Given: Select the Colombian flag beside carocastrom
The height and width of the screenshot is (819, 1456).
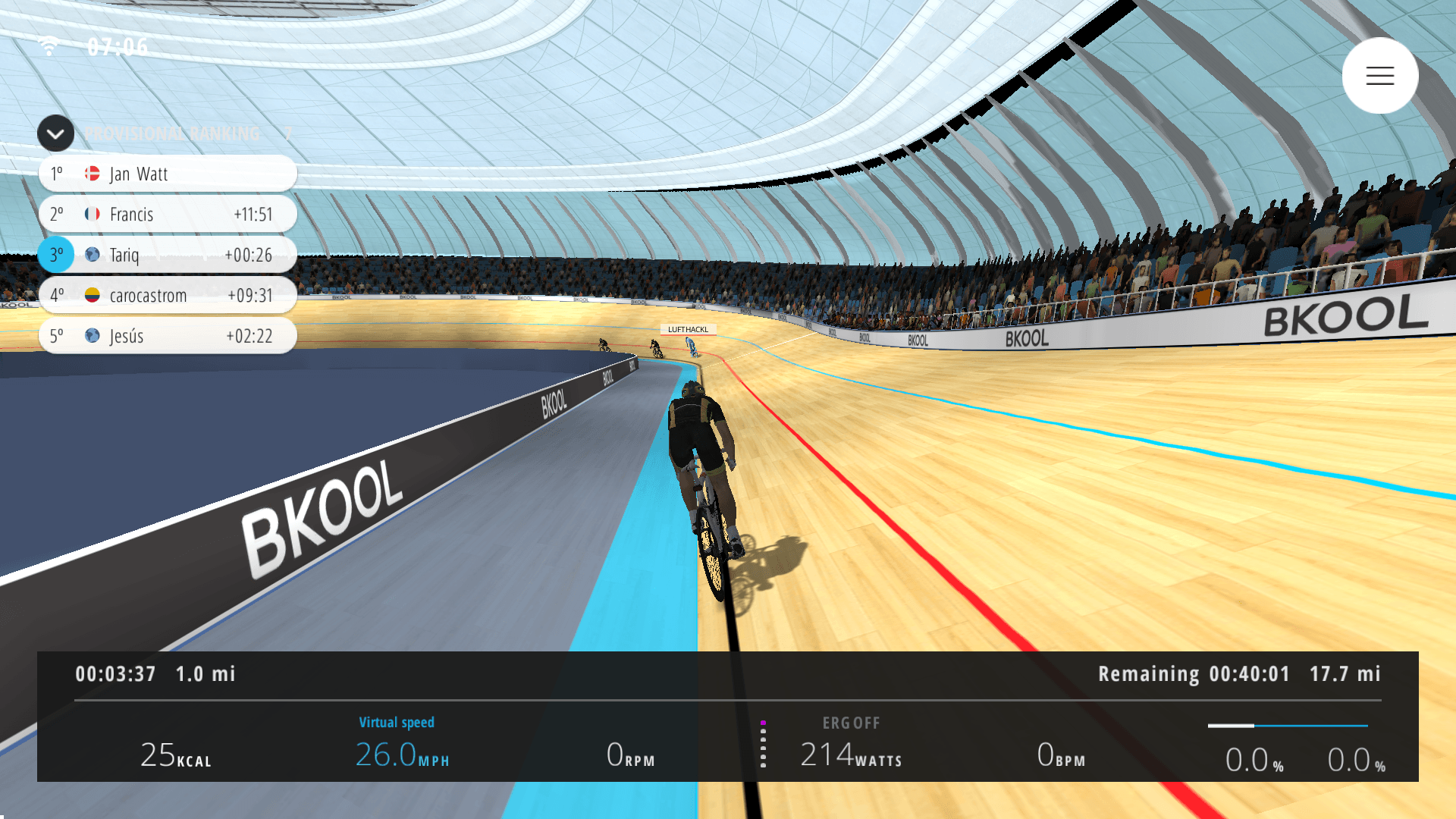Looking at the screenshot, I should (x=92, y=296).
